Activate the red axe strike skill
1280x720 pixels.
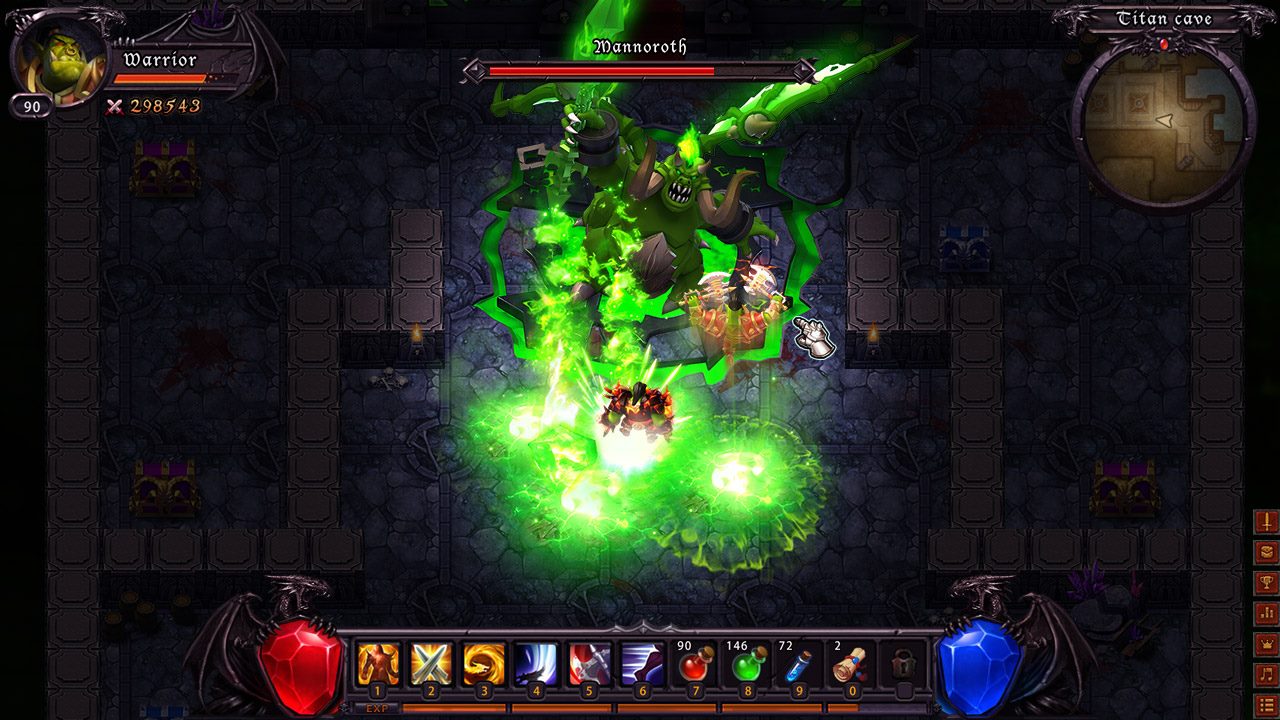pyautogui.click(x=589, y=664)
